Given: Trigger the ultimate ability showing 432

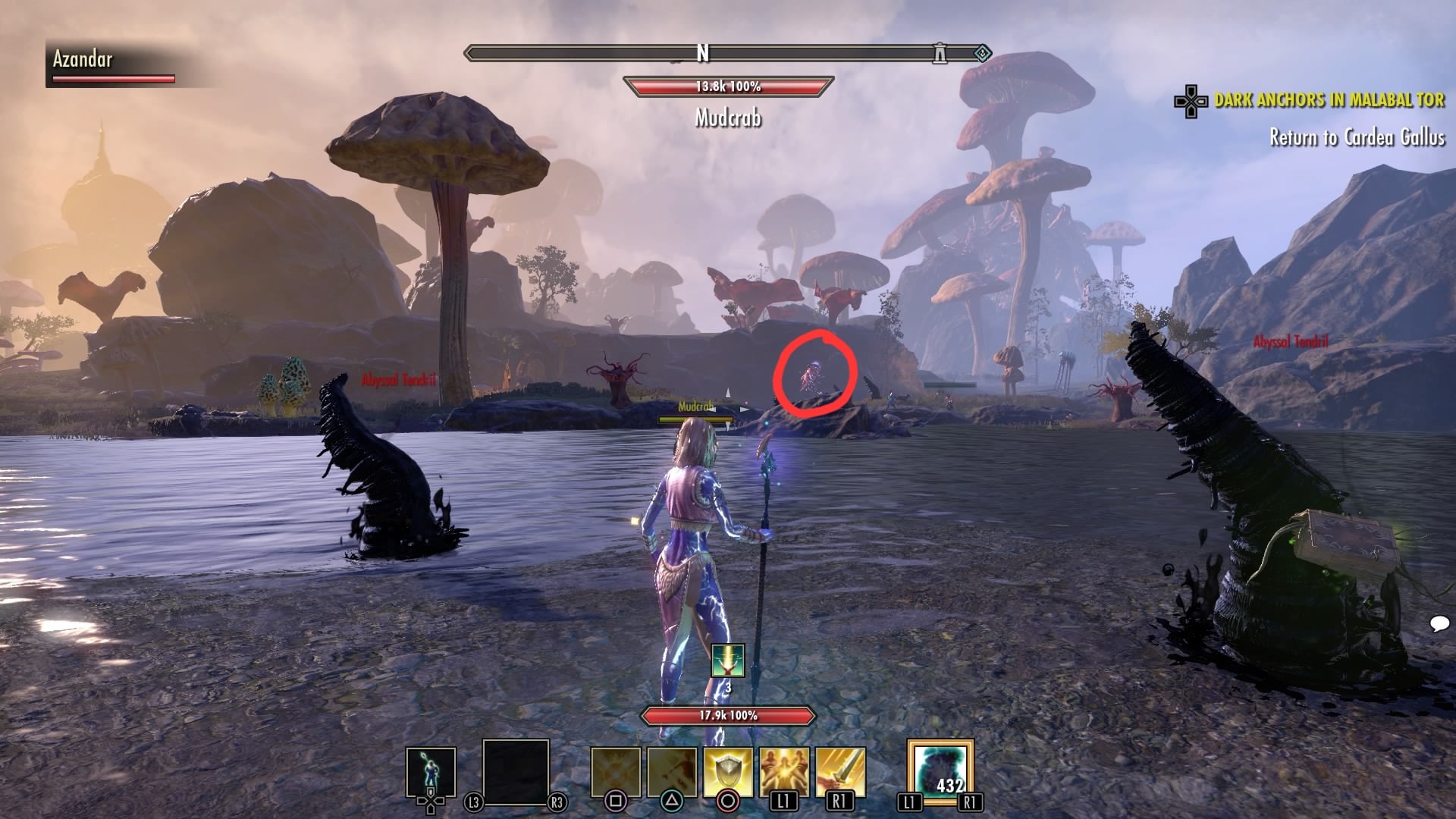Looking at the screenshot, I should (940, 770).
